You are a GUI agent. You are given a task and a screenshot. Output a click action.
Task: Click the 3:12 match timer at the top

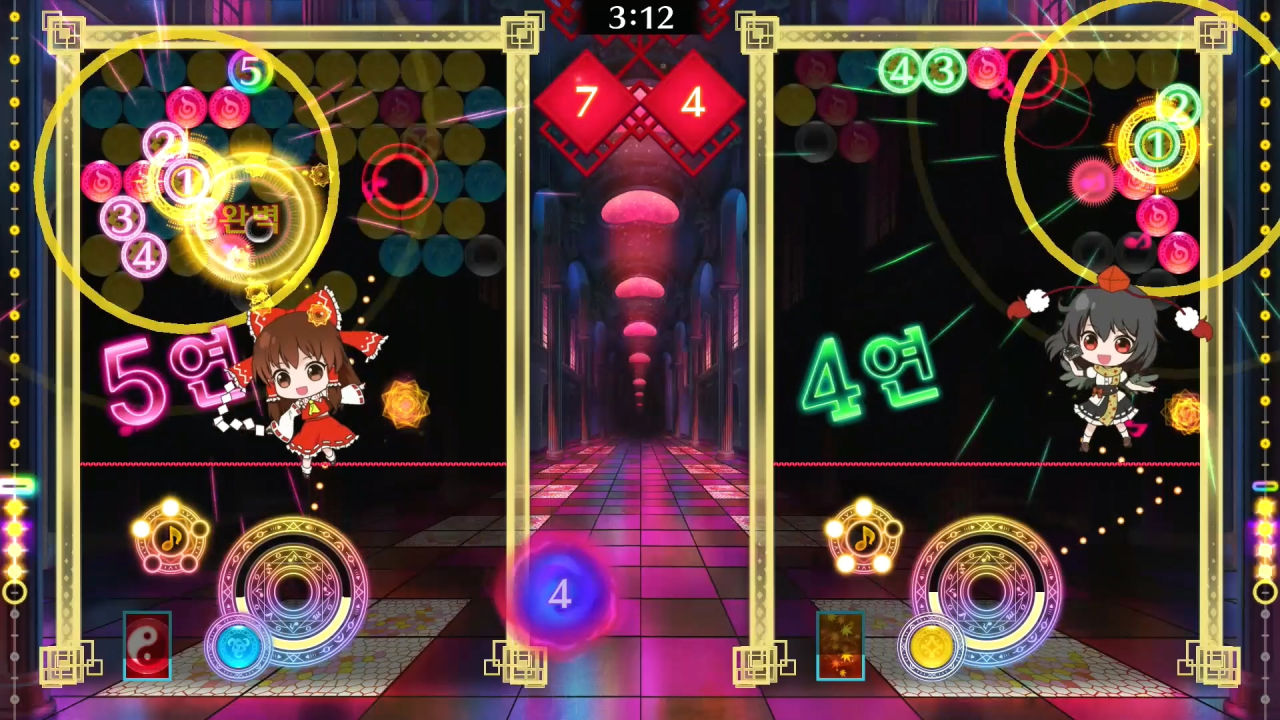[639, 17]
